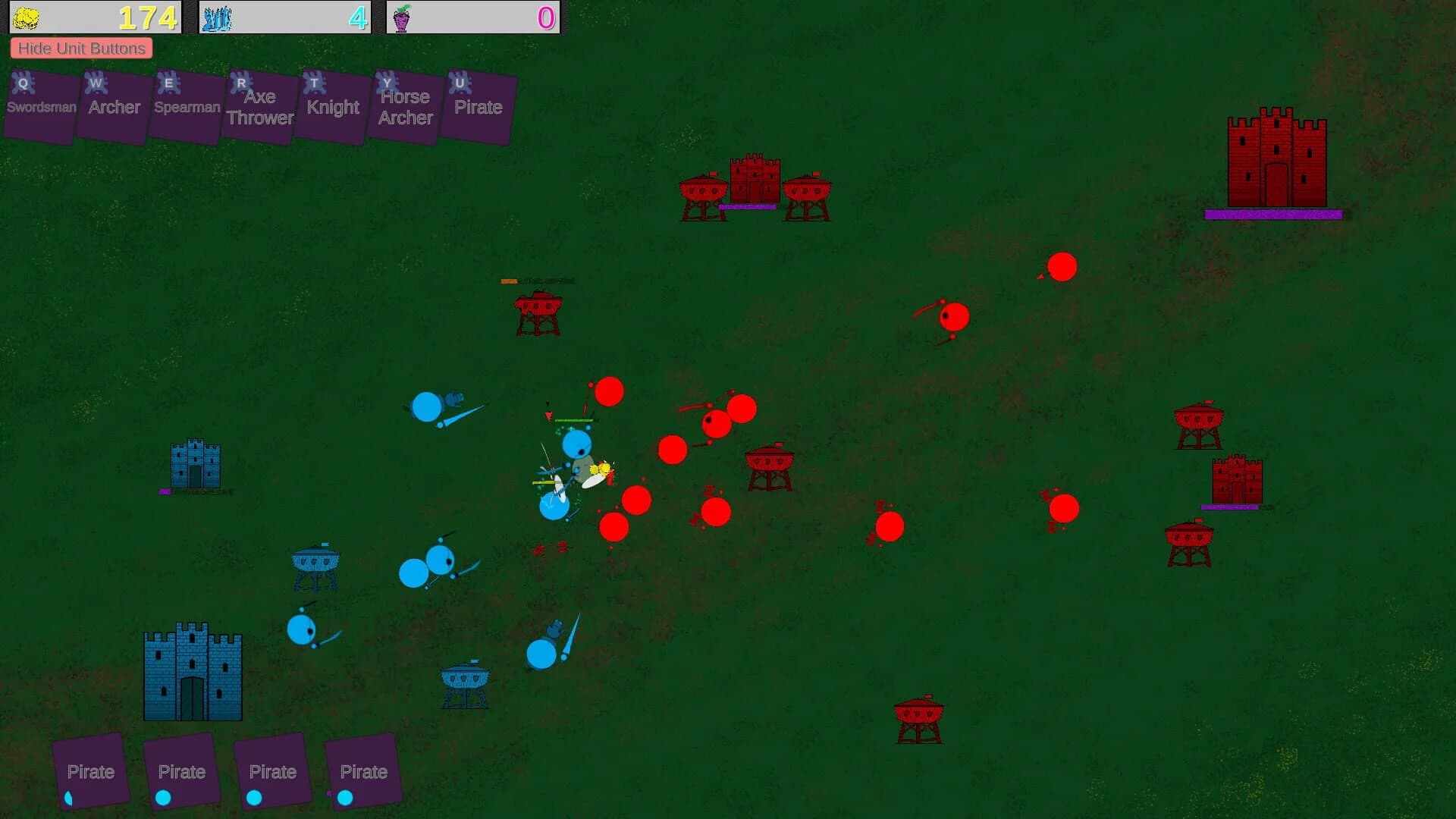Click the gold coin resource icon

point(29,15)
